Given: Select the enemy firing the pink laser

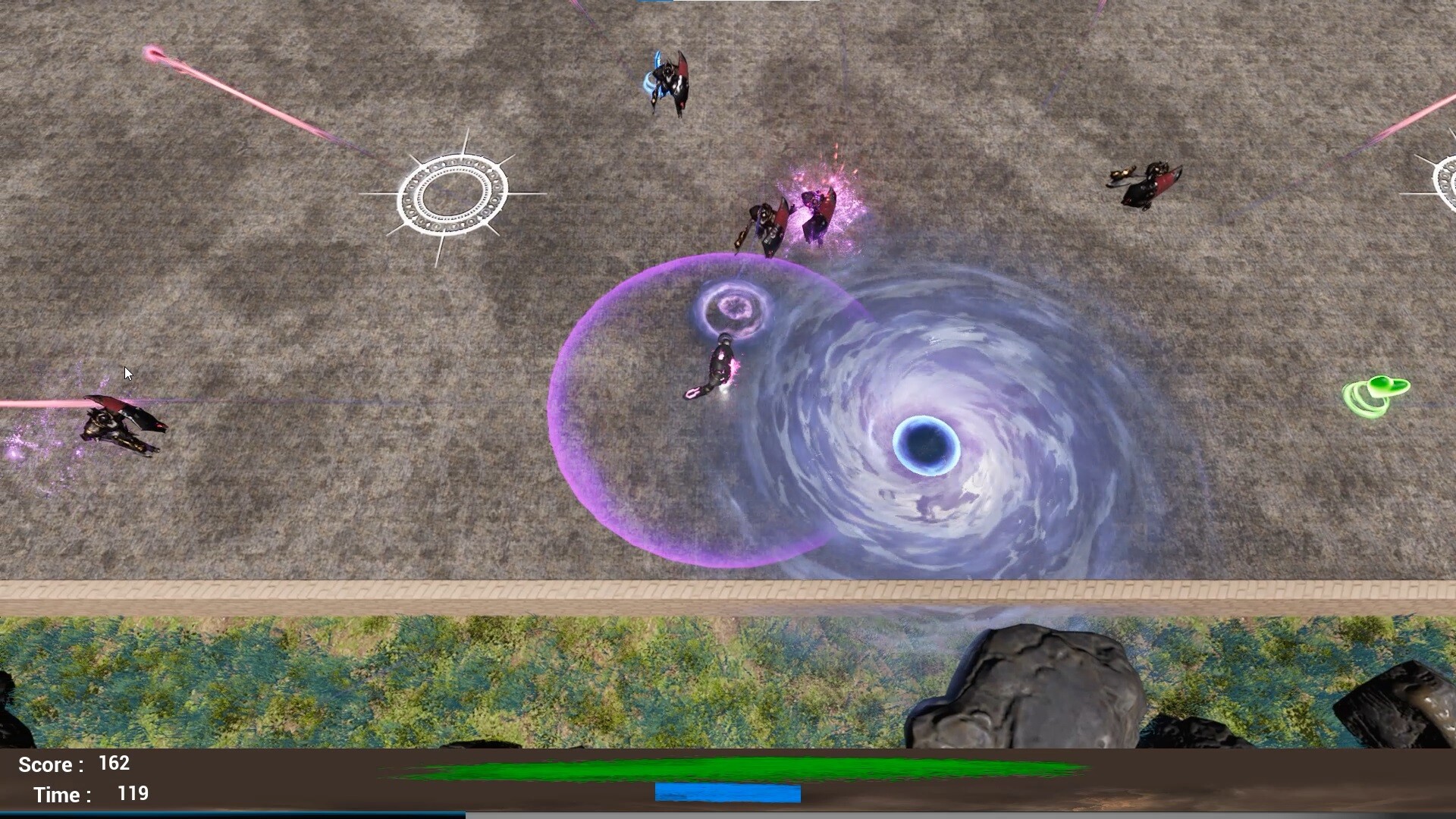Looking at the screenshot, I should (121, 428).
